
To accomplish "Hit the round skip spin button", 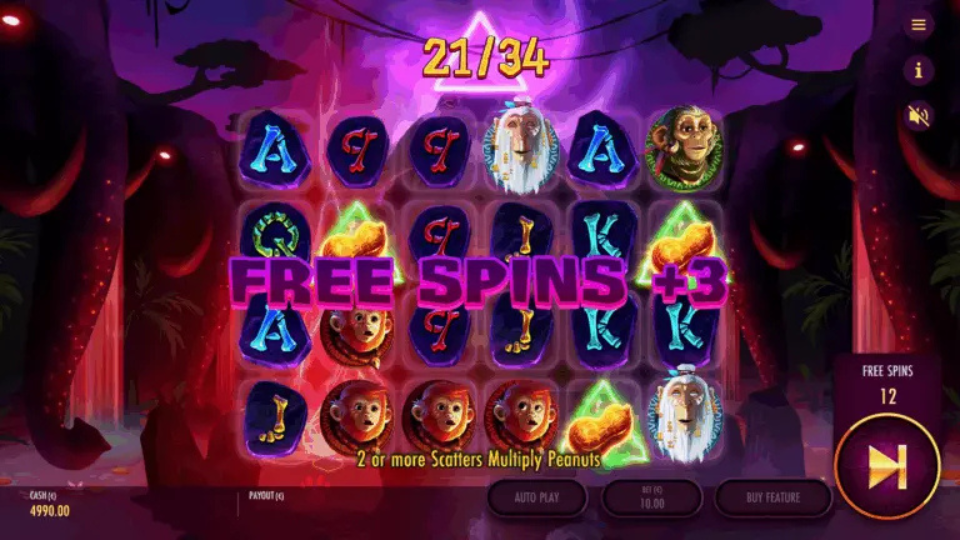I will (887, 467).
